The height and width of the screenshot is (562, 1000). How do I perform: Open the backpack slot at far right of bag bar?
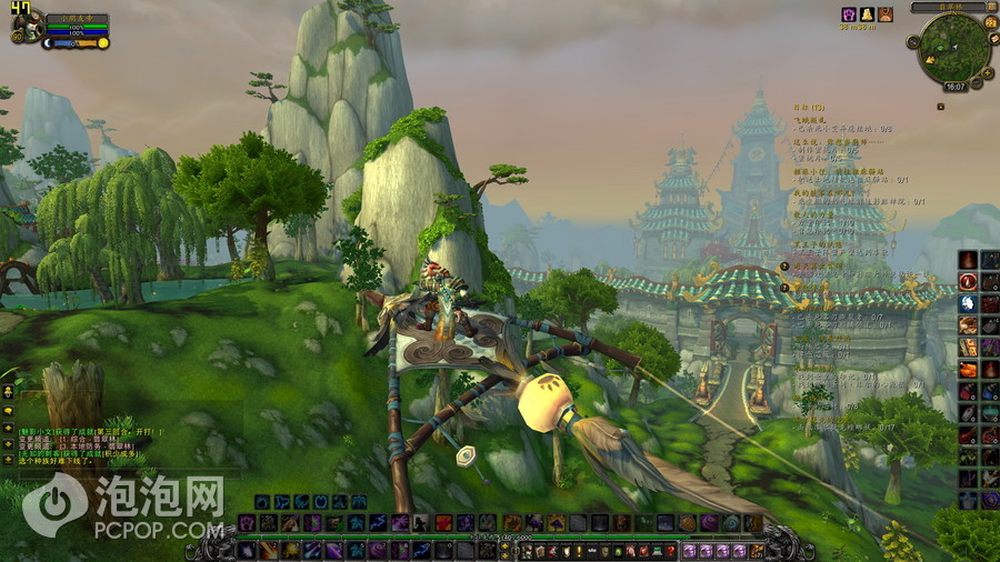[x=757, y=551]
